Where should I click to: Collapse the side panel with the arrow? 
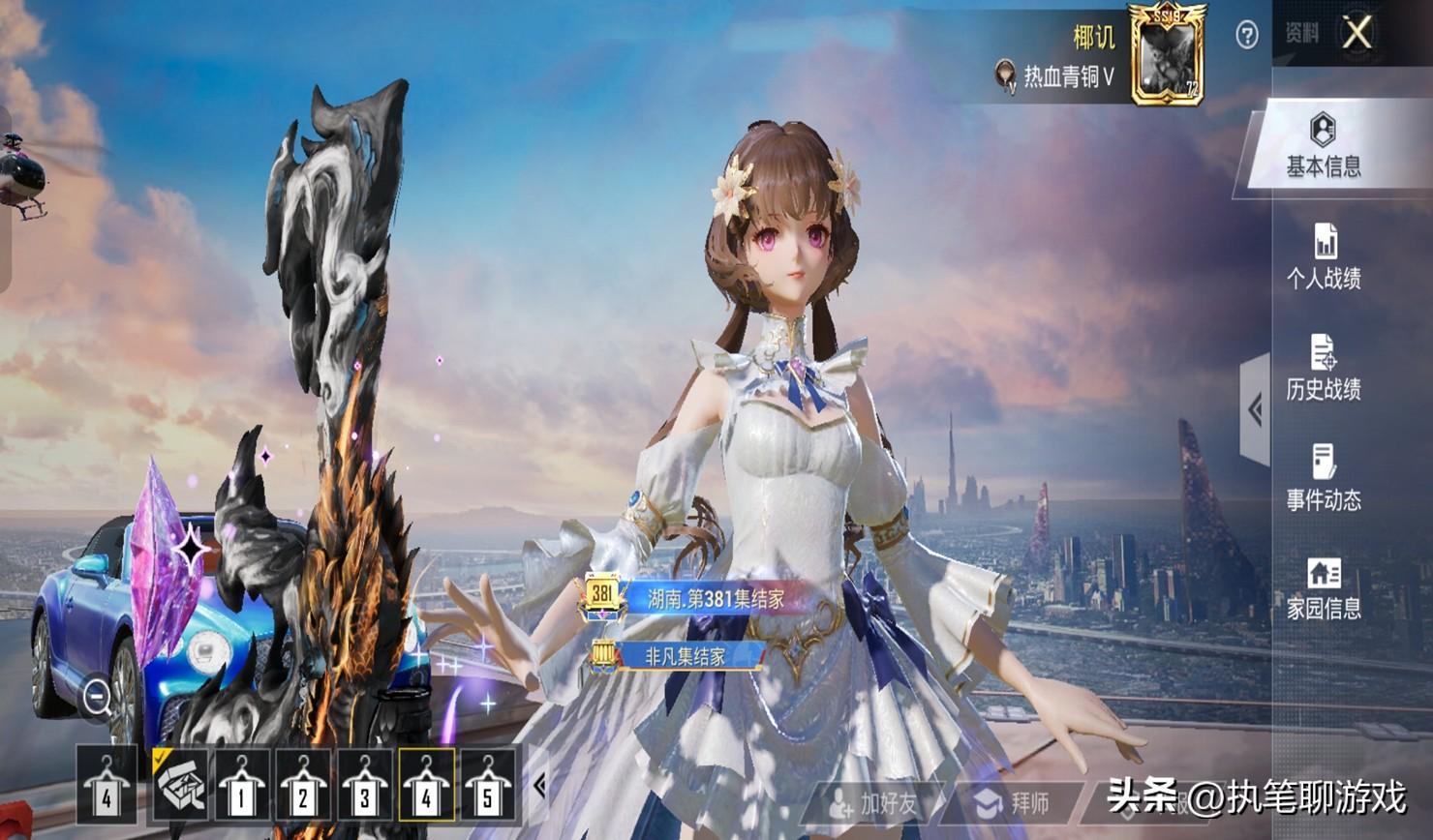pyautogui.click(x=1255, y=409)
